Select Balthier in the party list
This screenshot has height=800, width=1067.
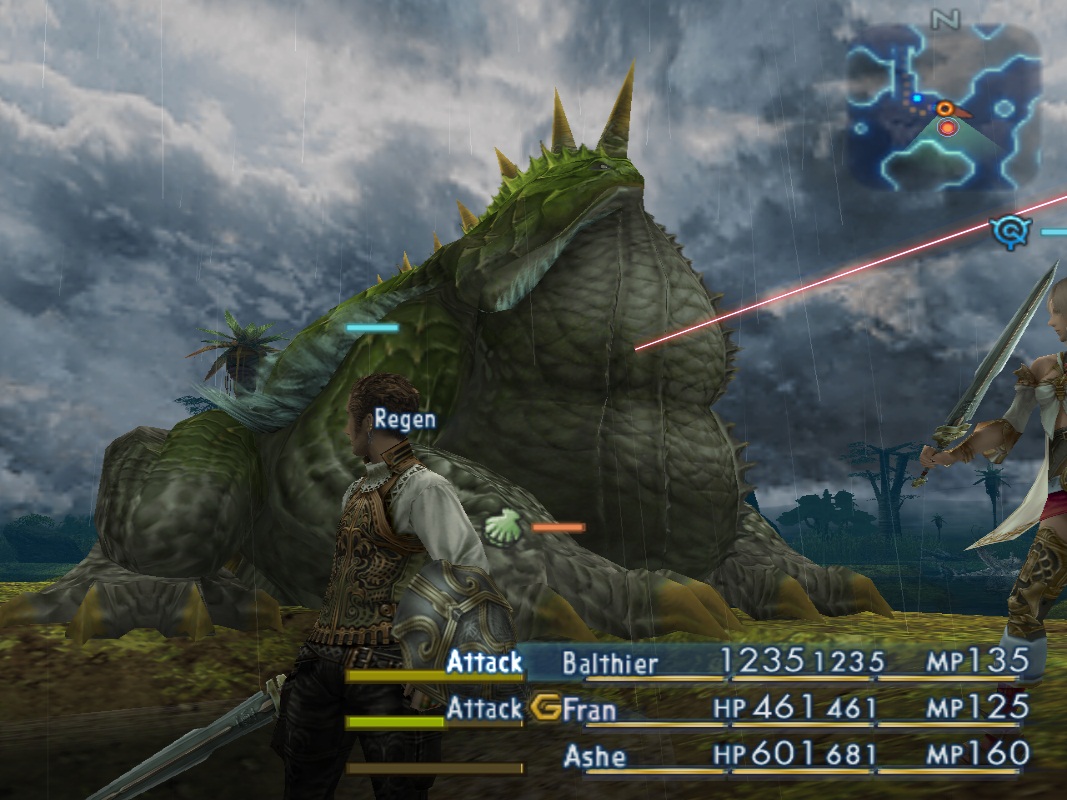[x=610, y=663]
